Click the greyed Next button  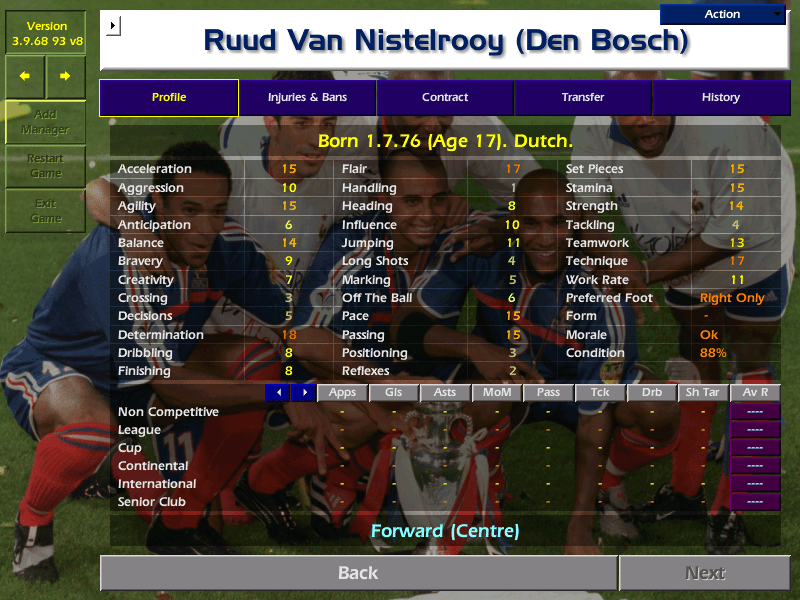[704, 573]
